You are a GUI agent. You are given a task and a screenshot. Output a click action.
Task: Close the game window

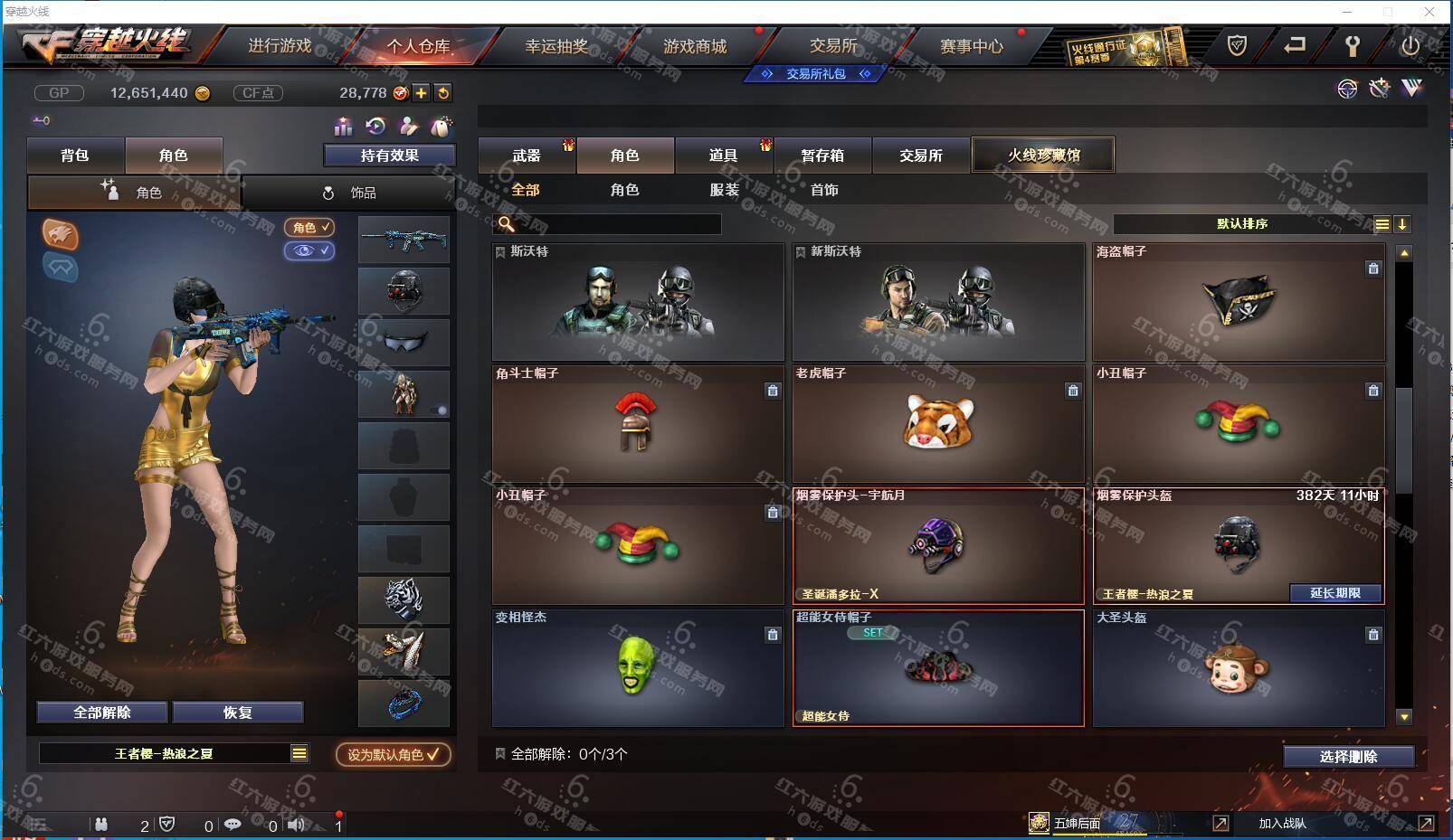click(1429, 12)
